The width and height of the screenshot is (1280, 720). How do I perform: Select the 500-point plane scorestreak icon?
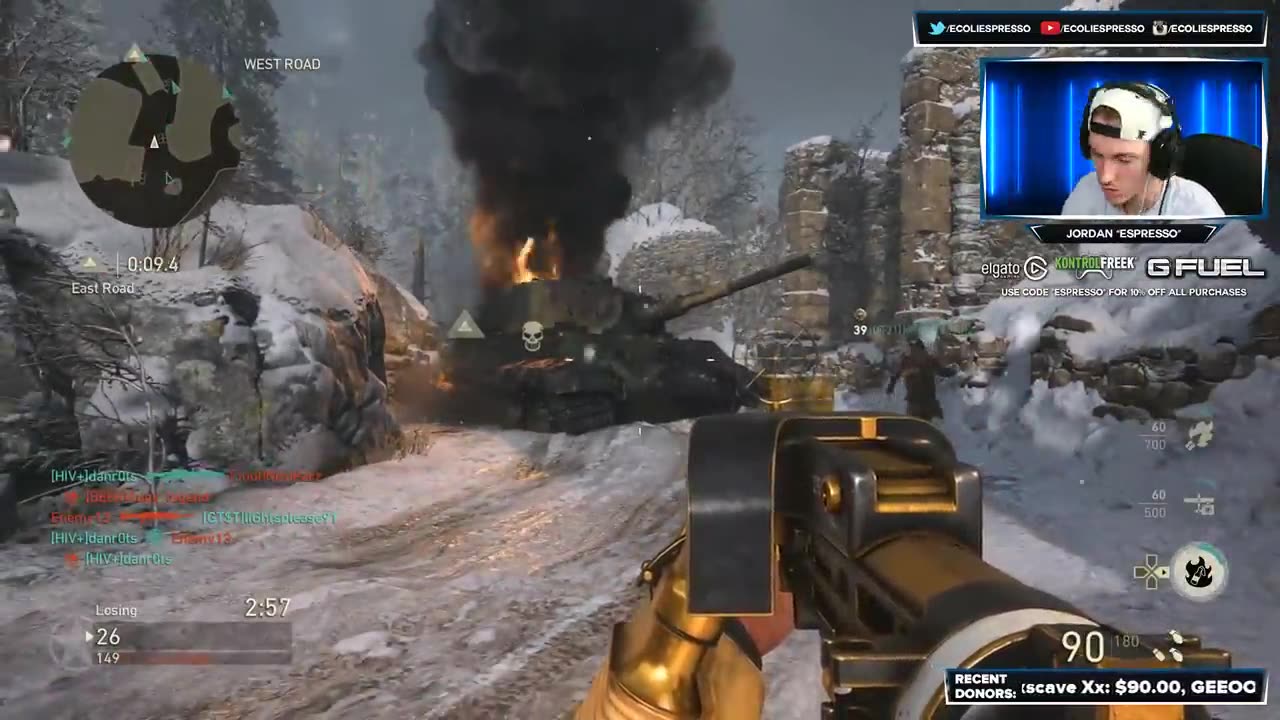tap(1199, 503)
